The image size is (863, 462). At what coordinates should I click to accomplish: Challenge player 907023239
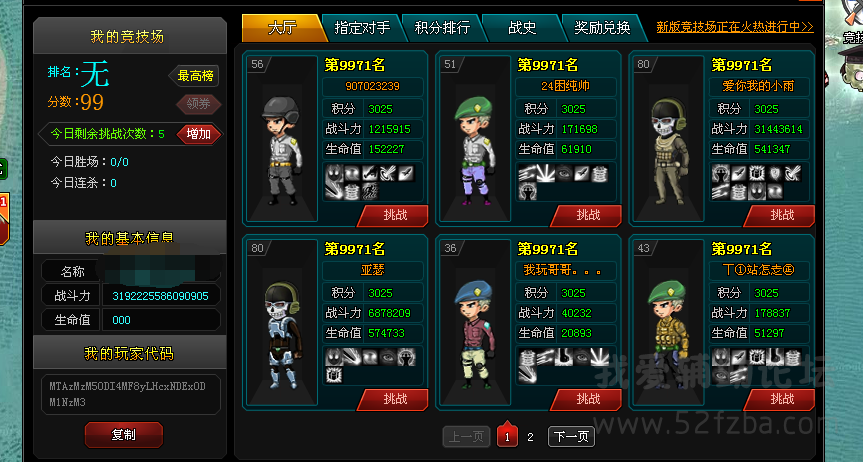[393, 215]
